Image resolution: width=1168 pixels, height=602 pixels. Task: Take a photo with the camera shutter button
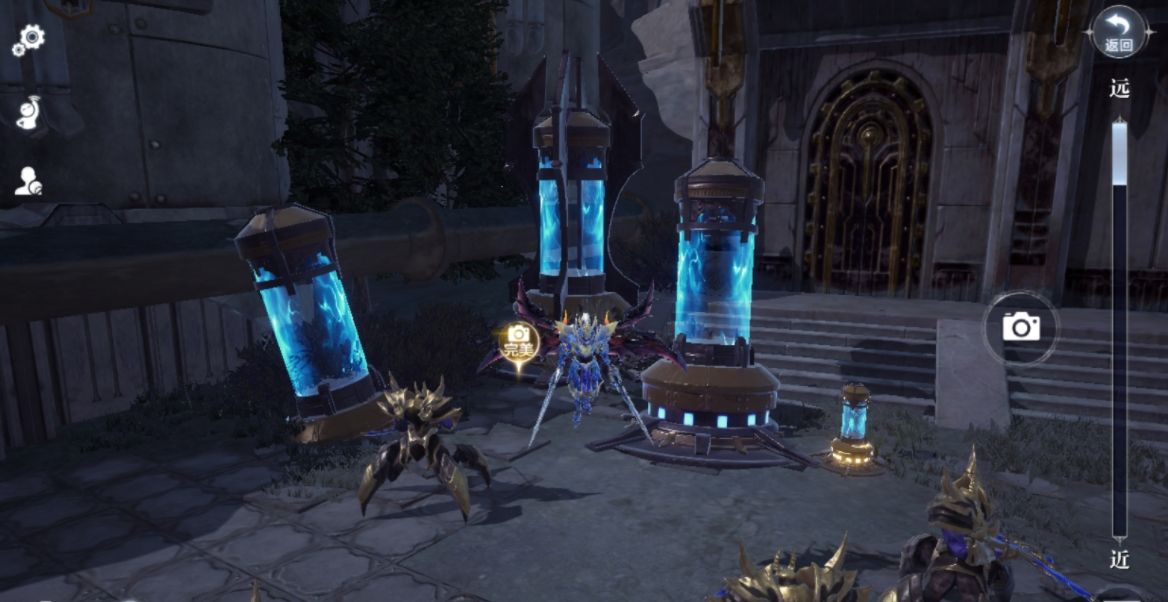(1020, 326)
